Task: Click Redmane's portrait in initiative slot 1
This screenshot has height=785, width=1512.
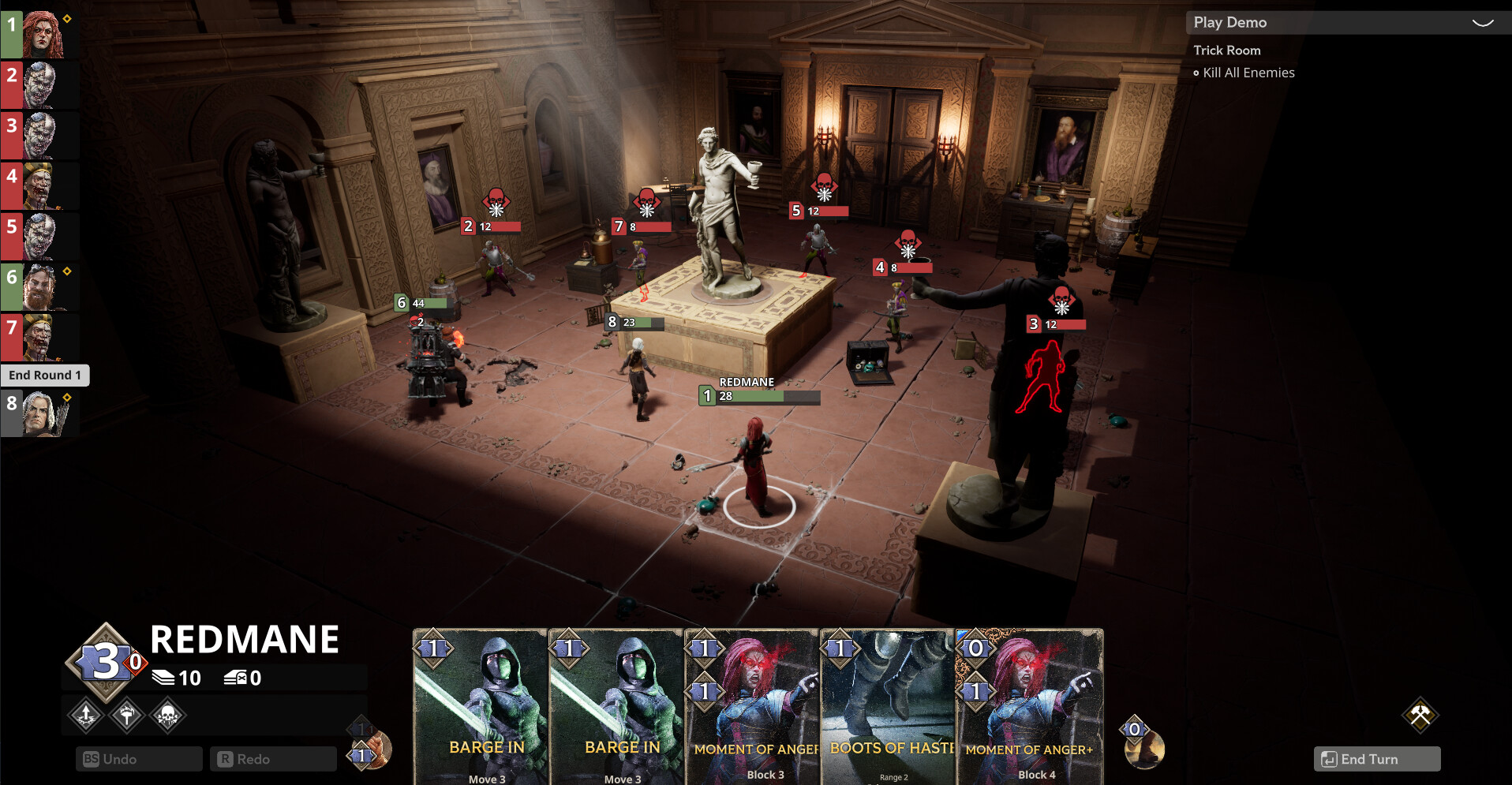Action: (41, 32)
